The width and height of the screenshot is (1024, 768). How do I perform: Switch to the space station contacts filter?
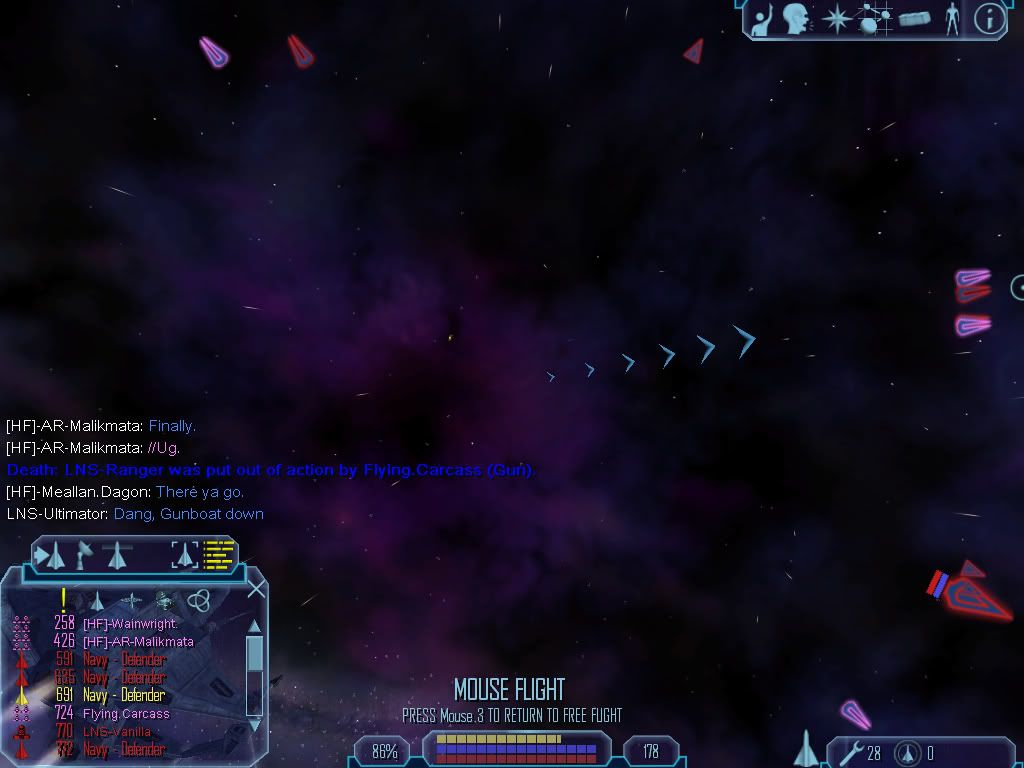point(163,600)
